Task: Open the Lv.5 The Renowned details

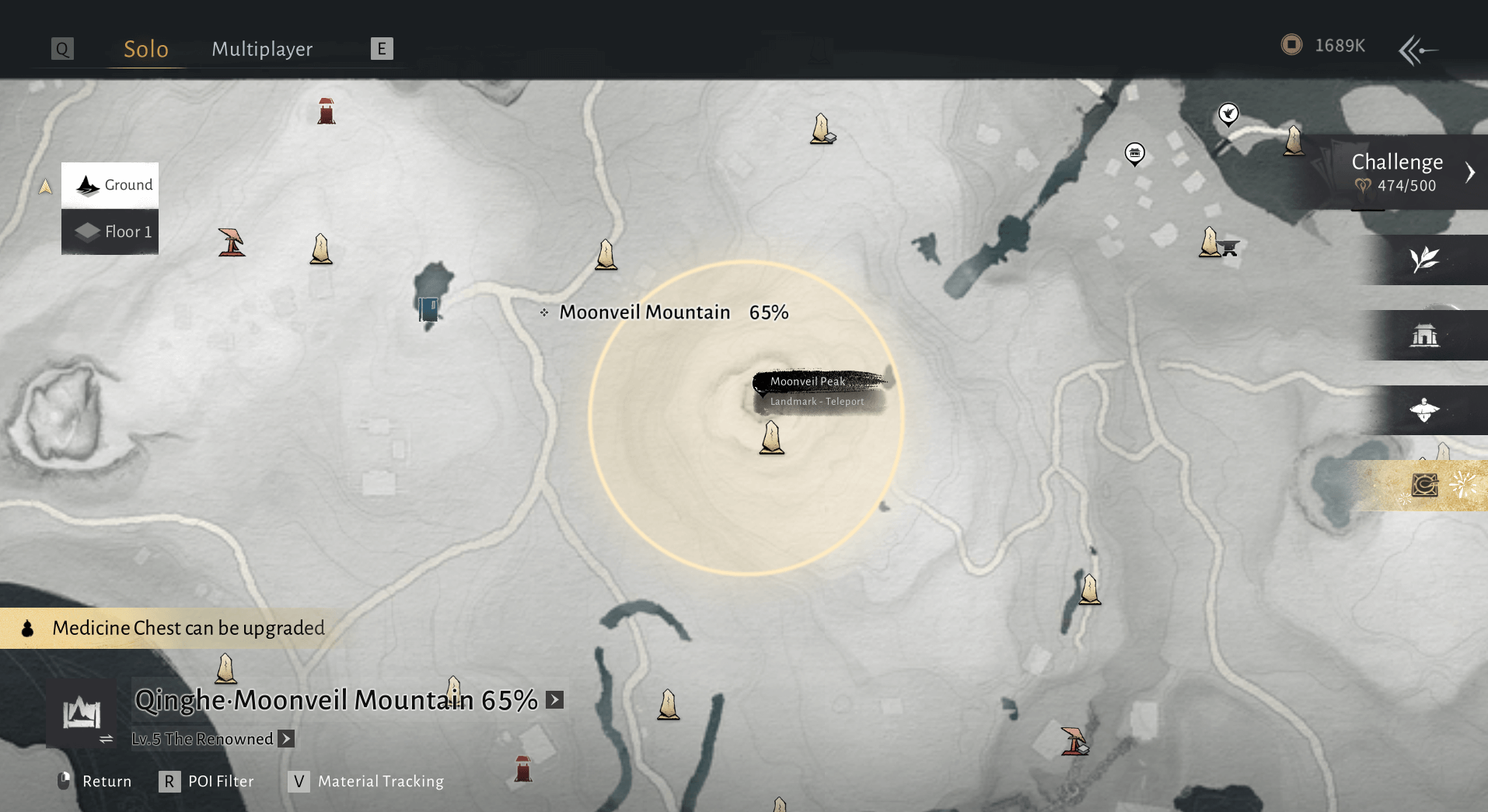Action: tap(287, 739)
